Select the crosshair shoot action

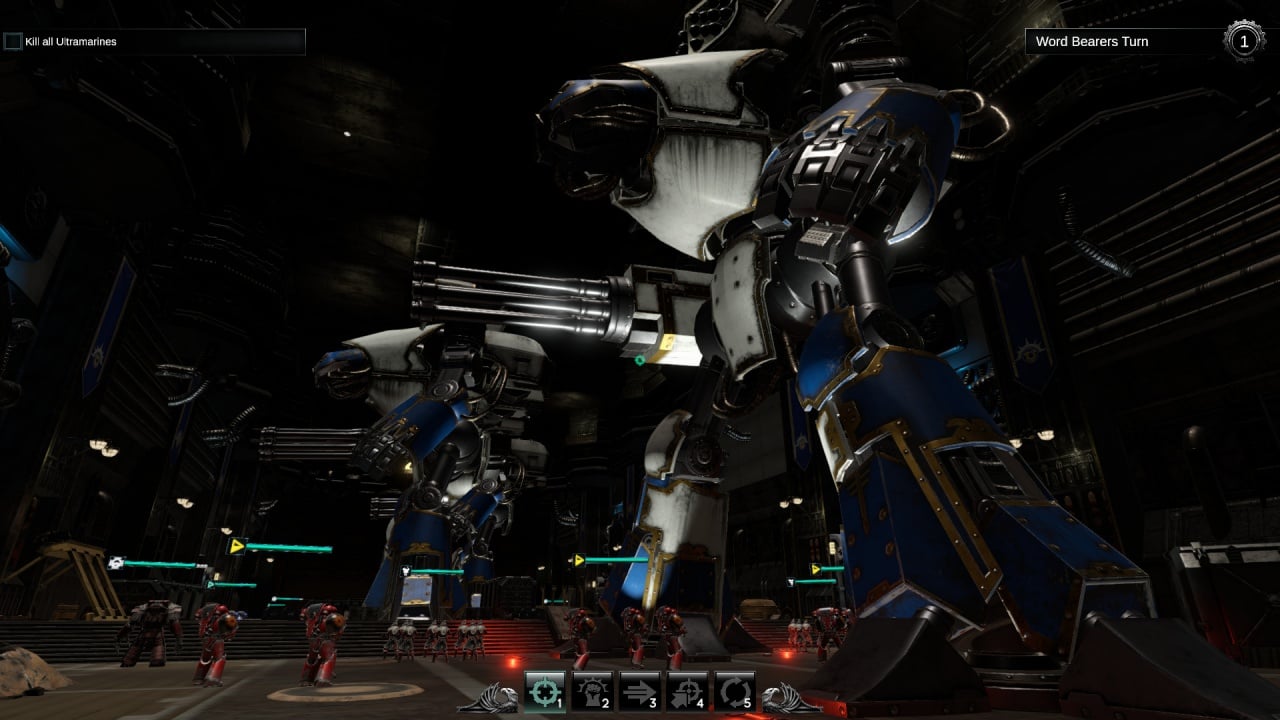point(545,691)
